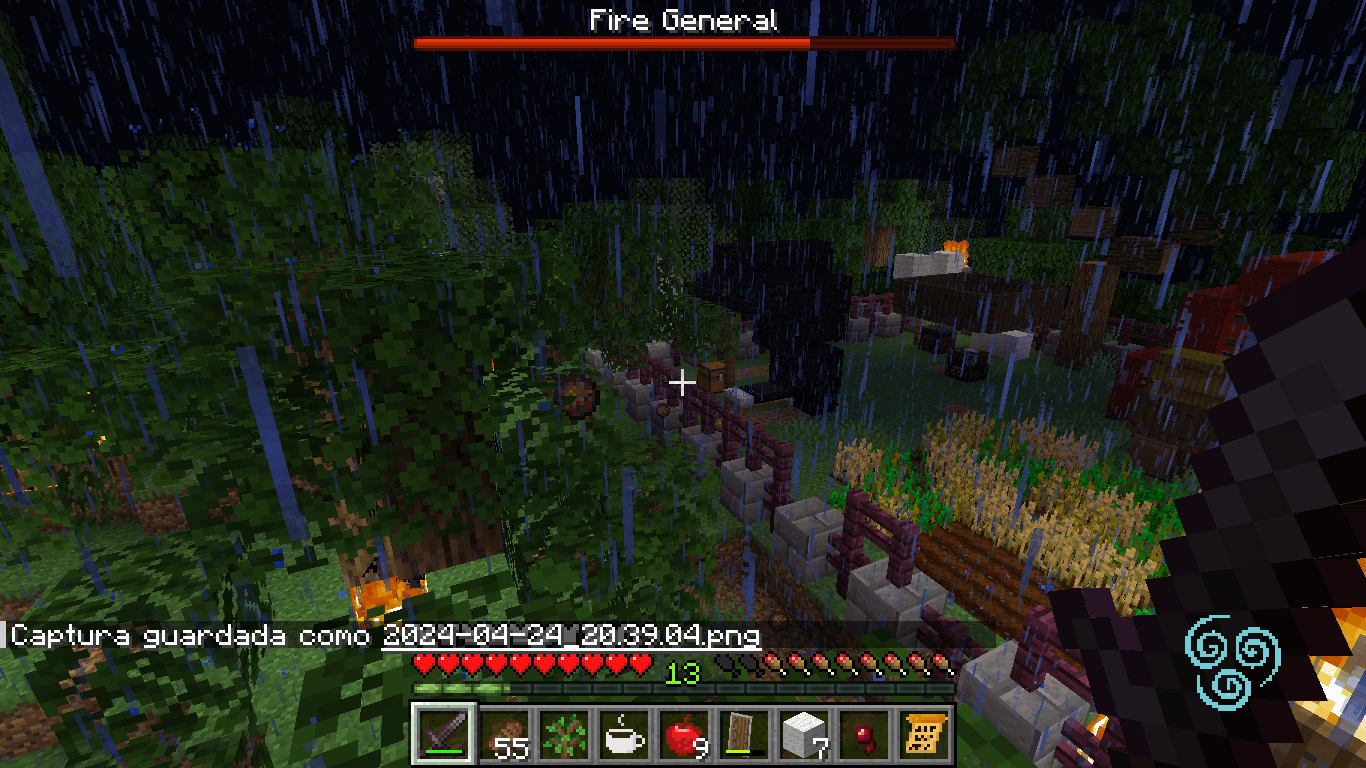Click the leftmost heart in the health bar
Viewport: 1366px width, 768px height.
pos(422,661)
